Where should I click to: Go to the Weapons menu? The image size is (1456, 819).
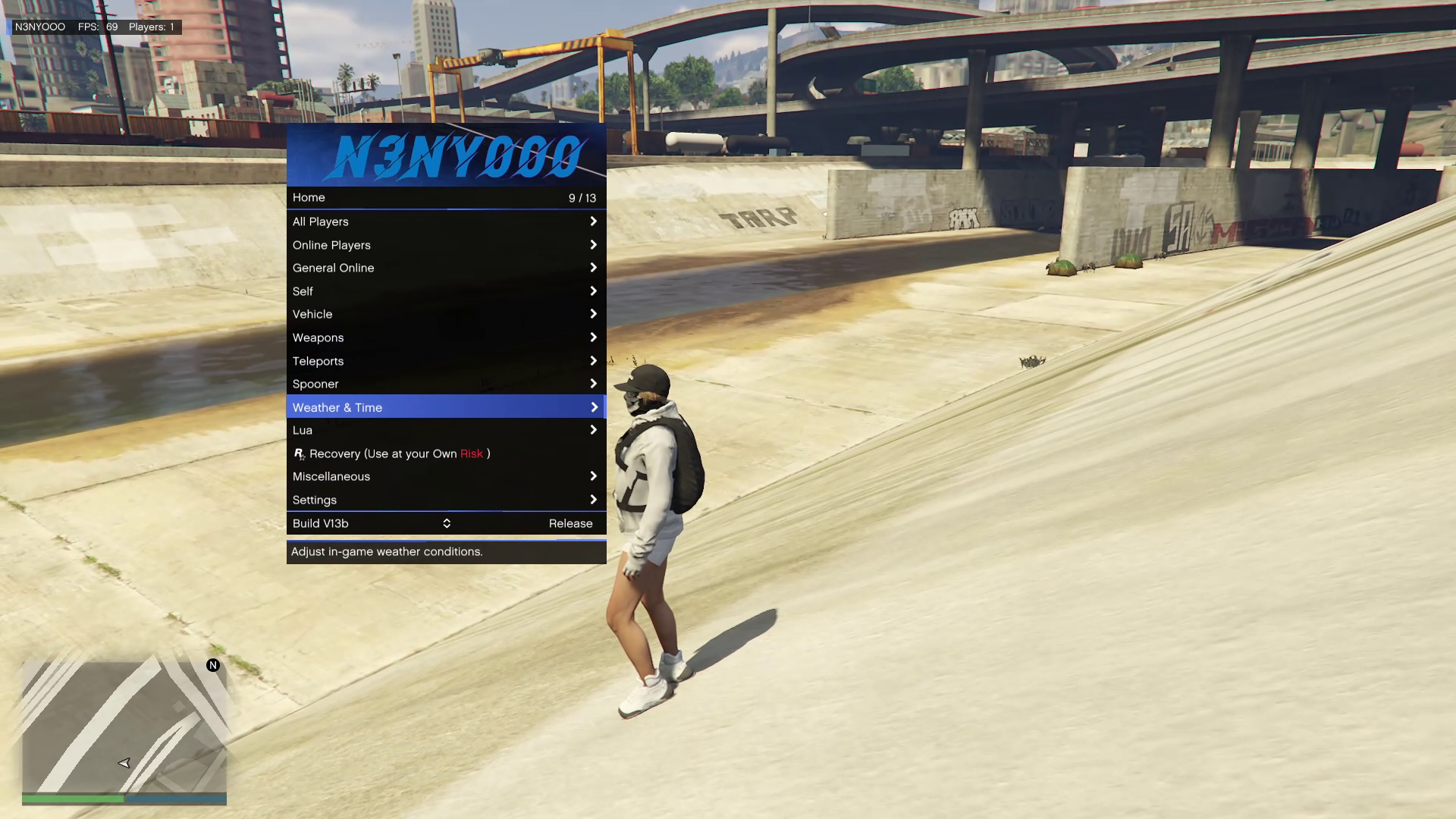click(446, 337)
